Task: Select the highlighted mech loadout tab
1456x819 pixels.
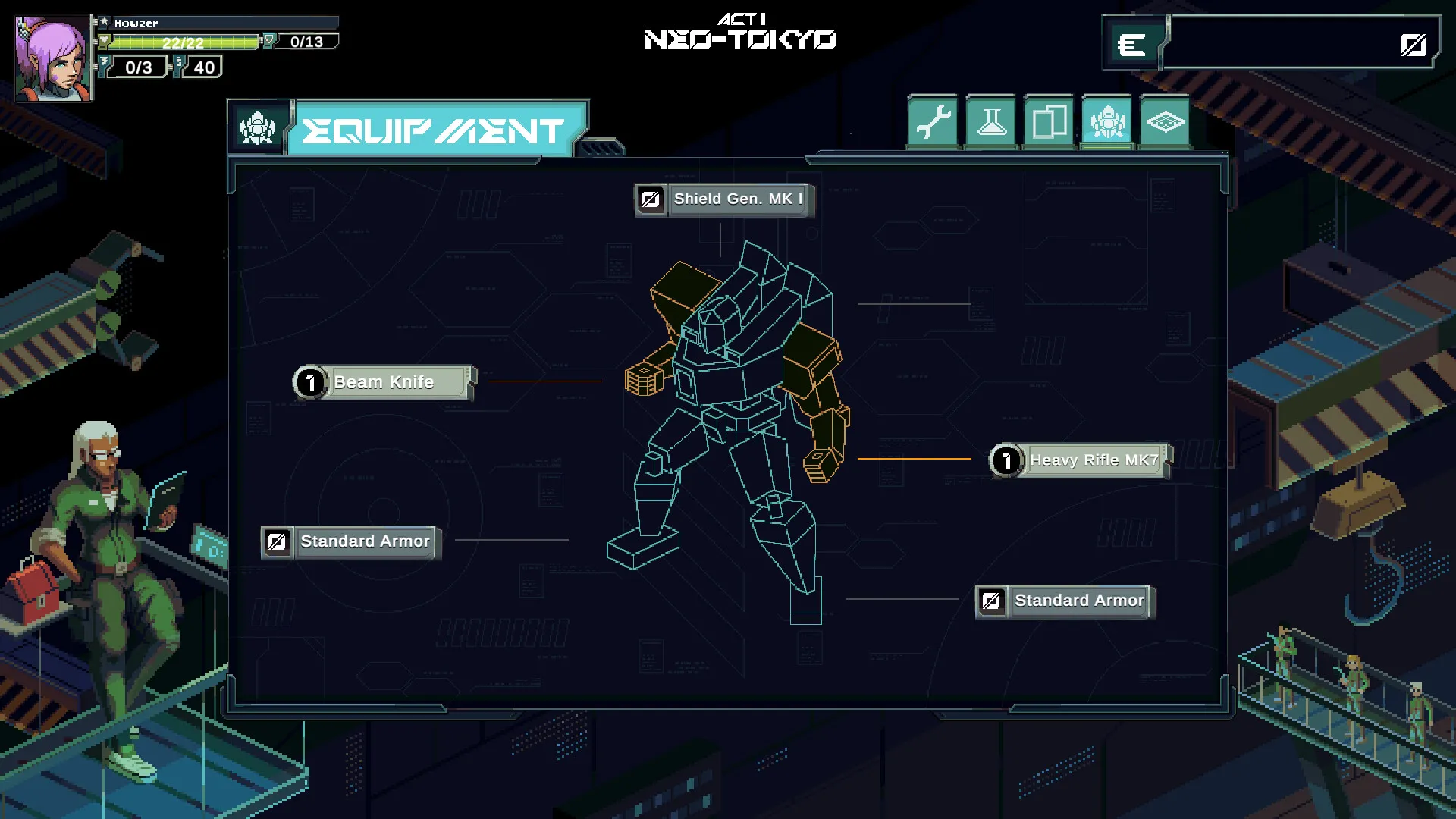Action: tap(1106, 121)
